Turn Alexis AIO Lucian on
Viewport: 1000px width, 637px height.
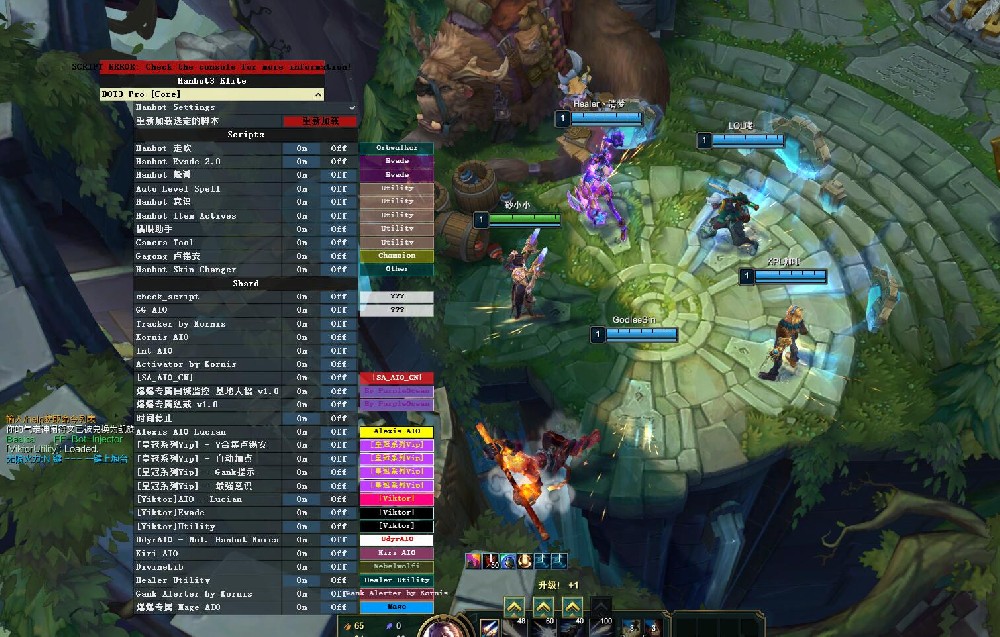pos(302,431)
